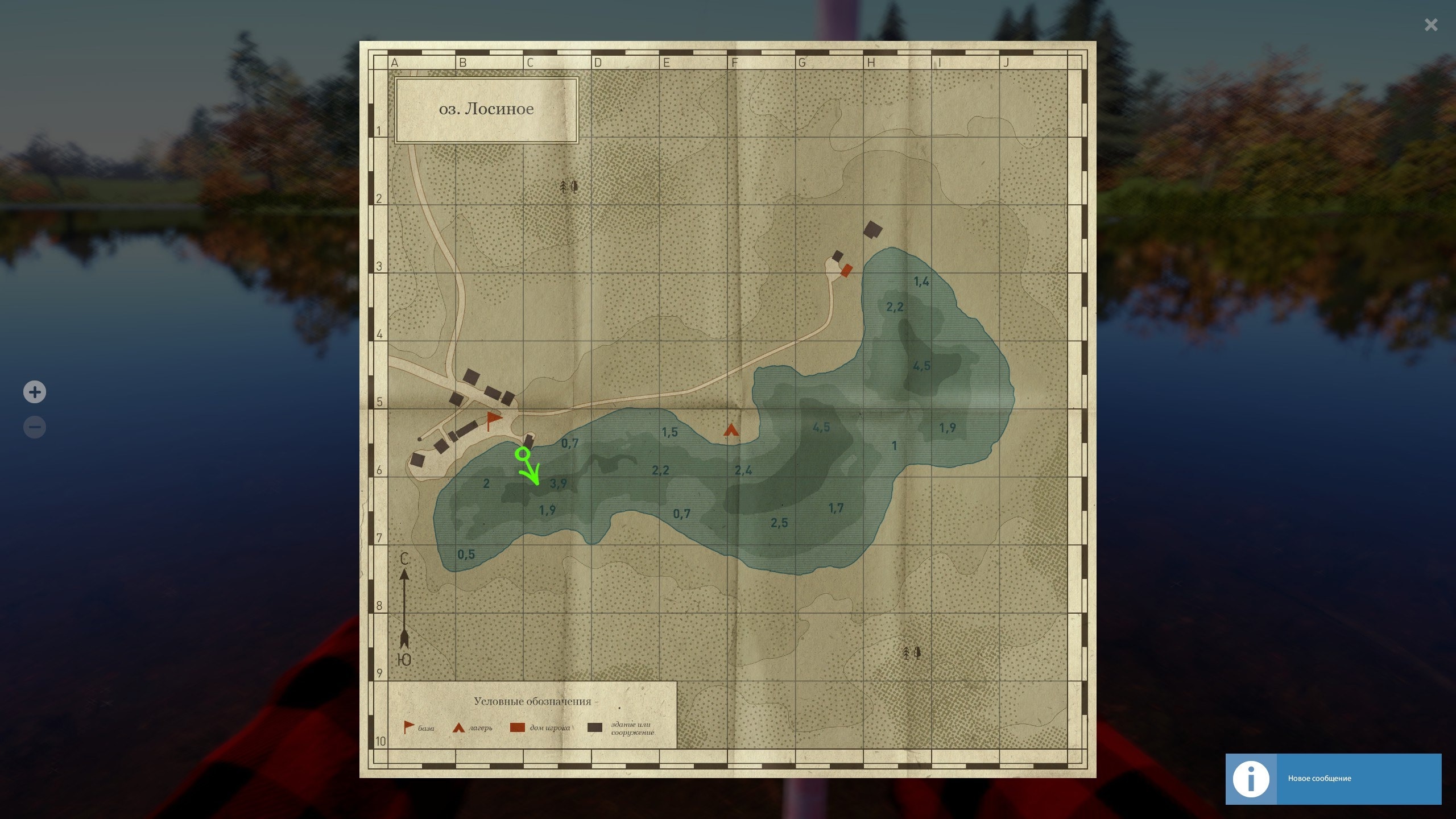This screenshot has height=819, width=1456.
Task: Close the map with the X button
Action: [1430, 25]
